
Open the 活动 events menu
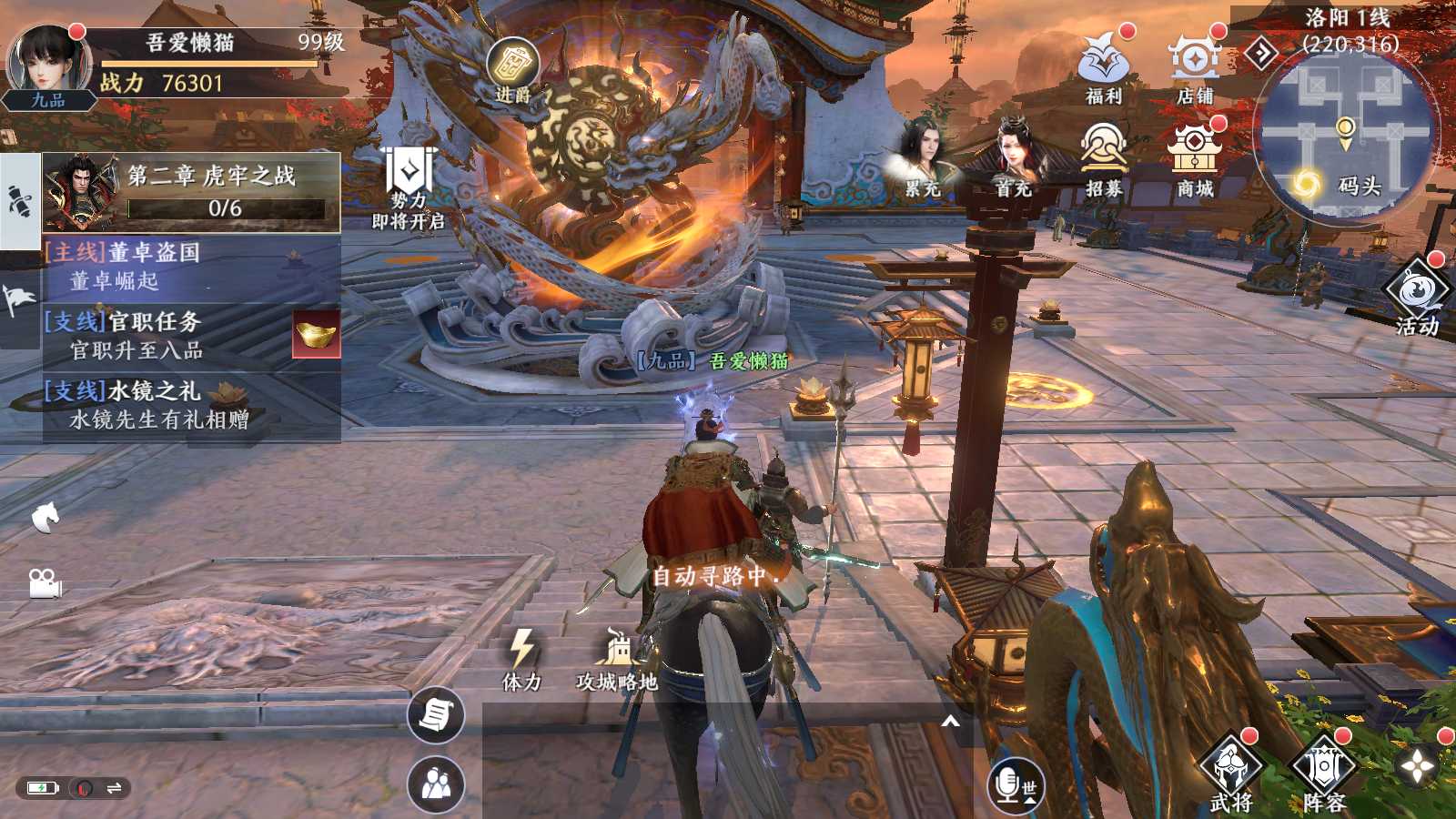pos(1417,296)
